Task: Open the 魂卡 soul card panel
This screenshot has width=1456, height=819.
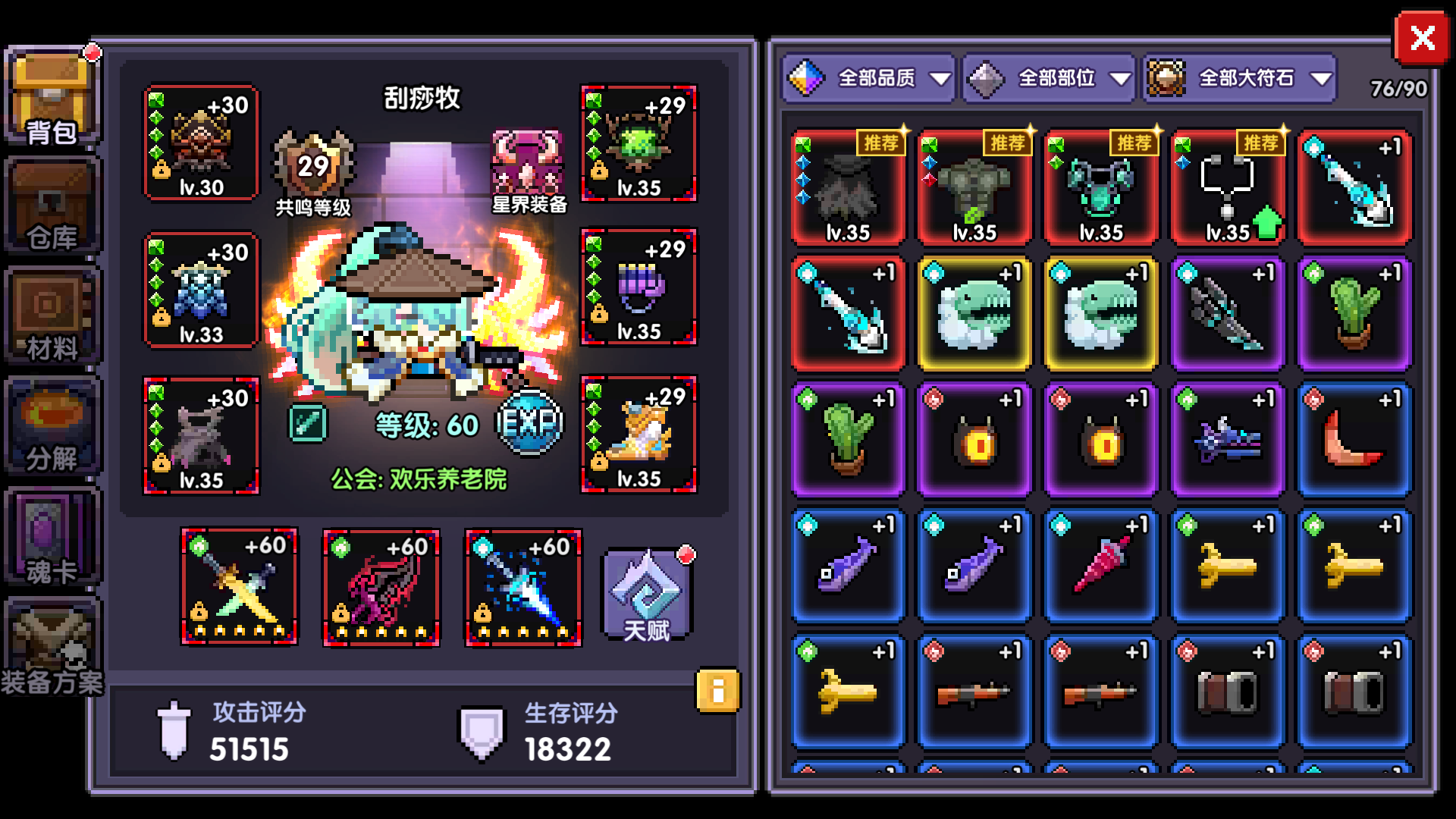Action: pos(50,535)
